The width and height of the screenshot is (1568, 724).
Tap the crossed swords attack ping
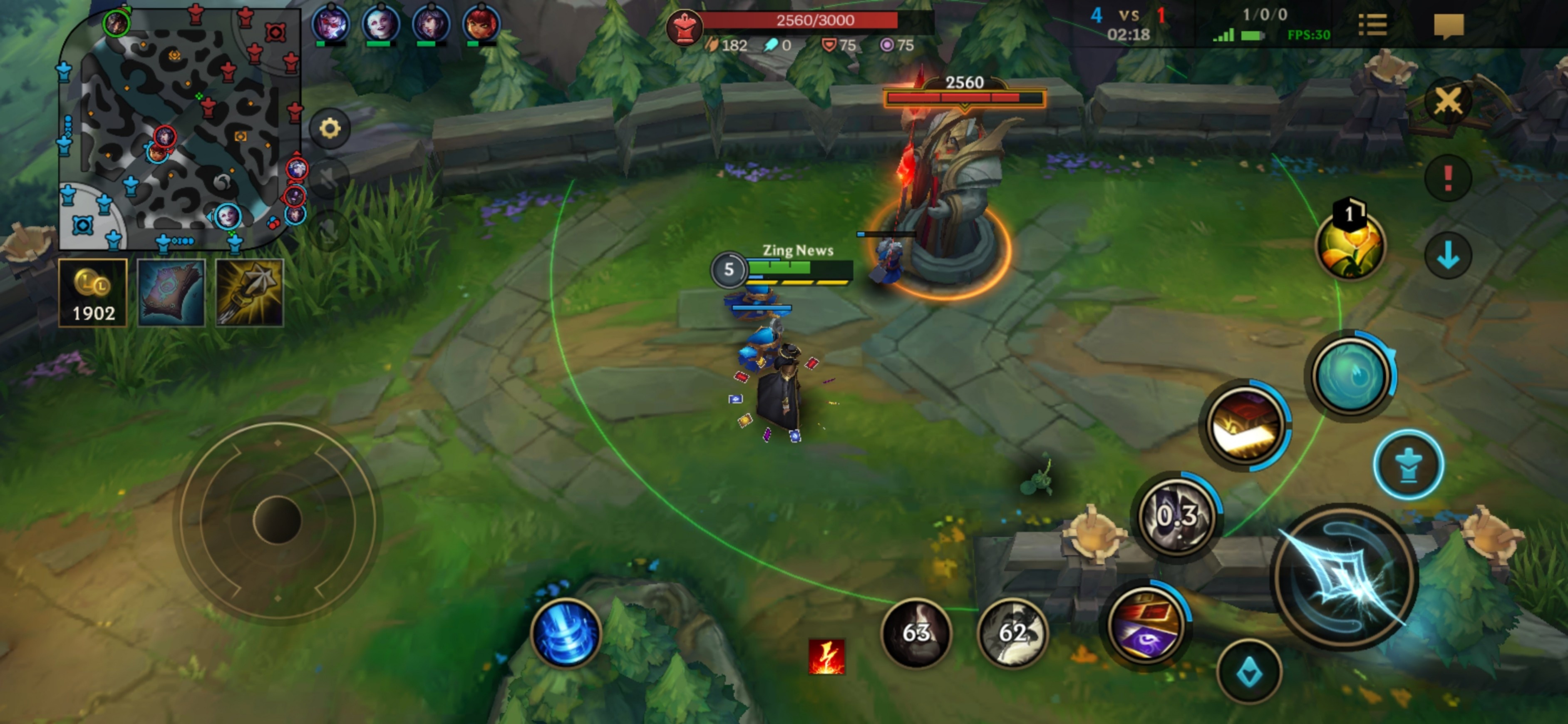[x=1448, y=101]
